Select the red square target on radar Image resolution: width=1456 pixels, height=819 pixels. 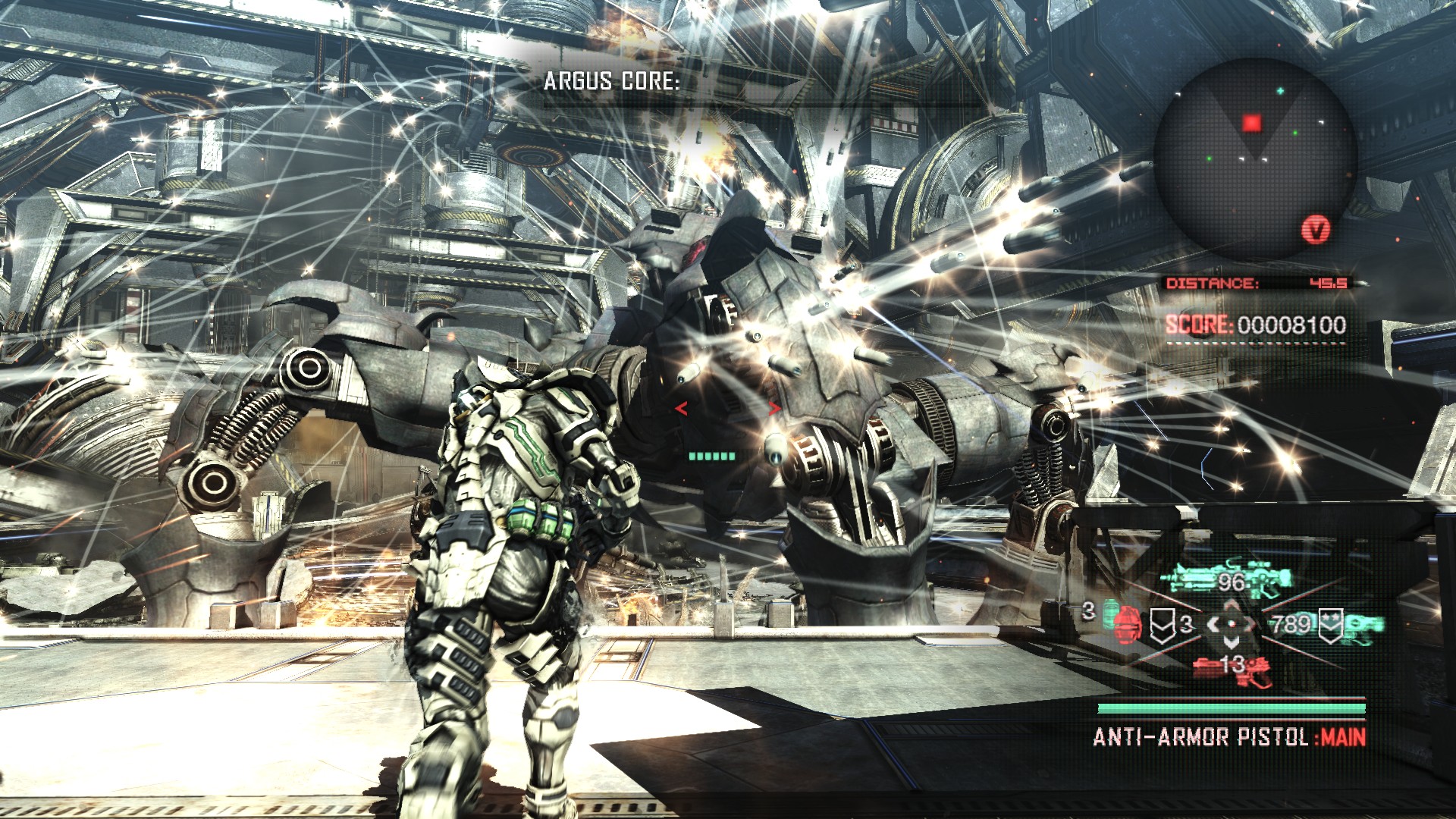(1251, 123)
